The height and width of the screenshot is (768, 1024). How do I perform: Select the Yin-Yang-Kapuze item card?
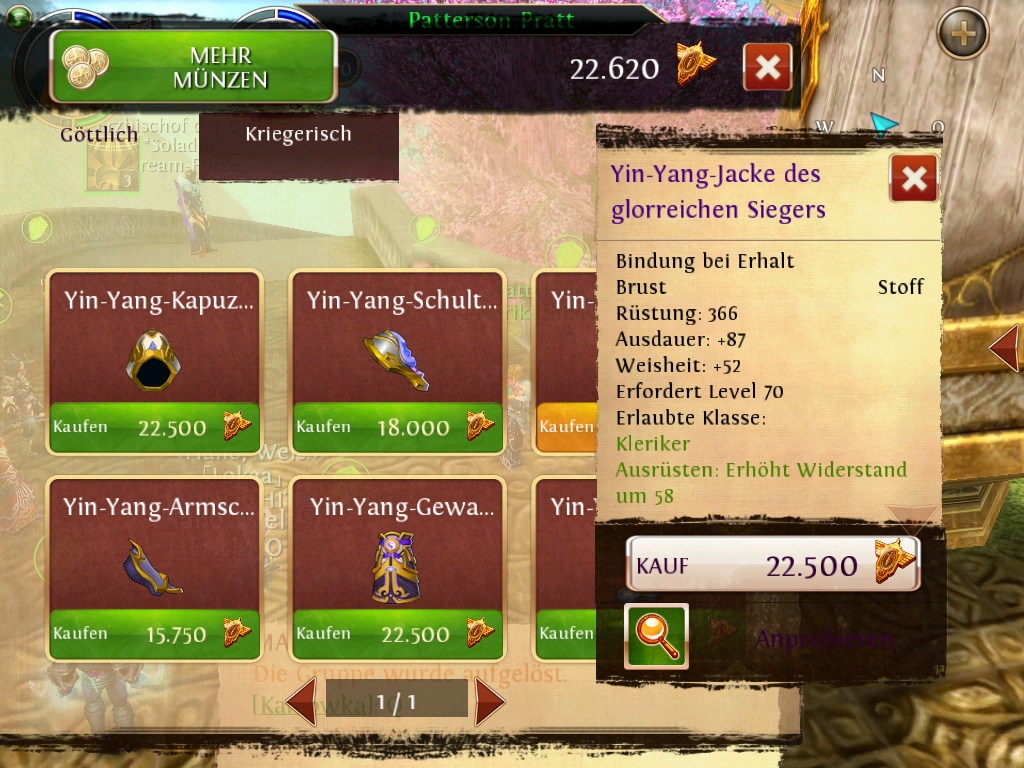[x=155, y=340]
